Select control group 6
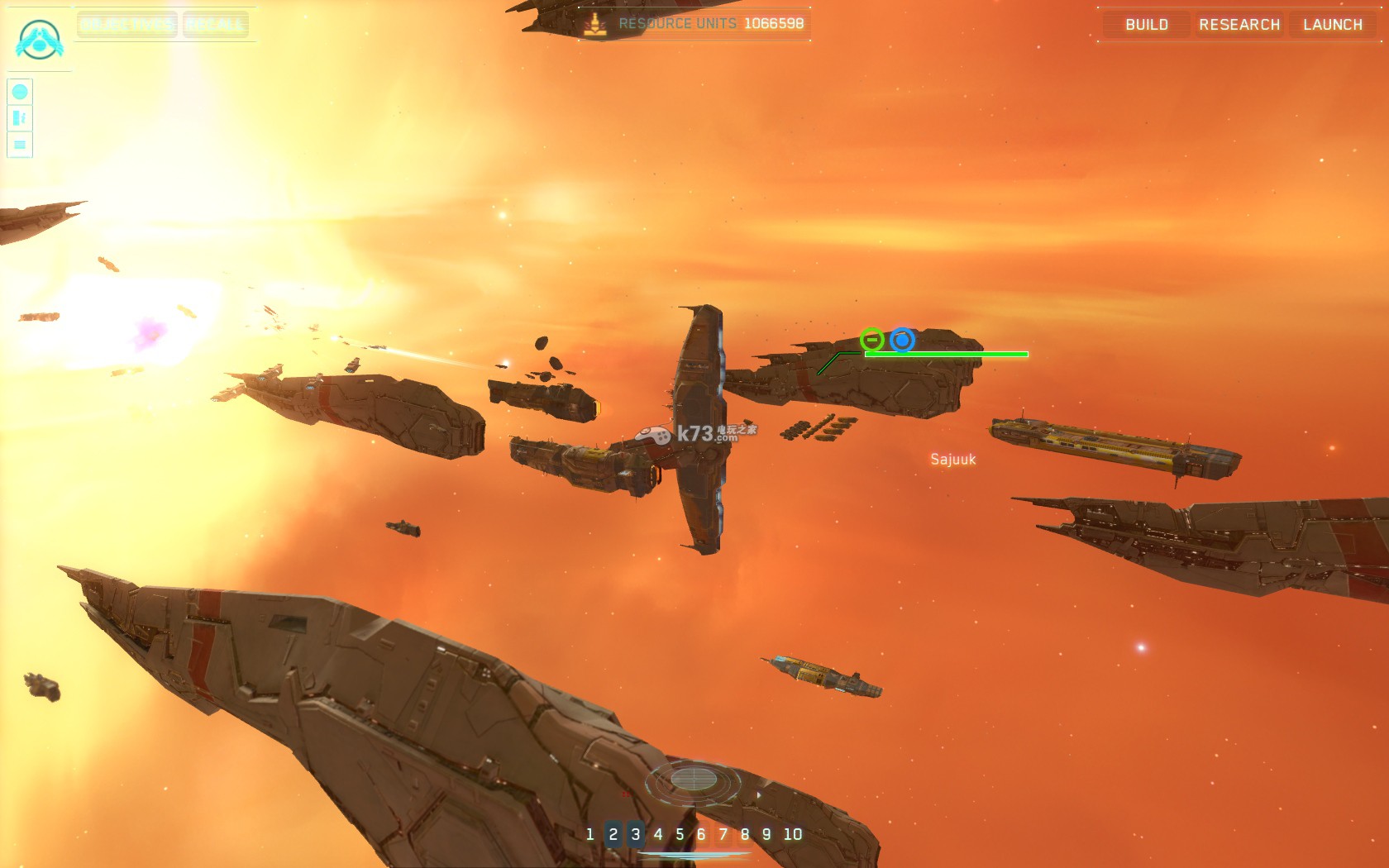This screenshot has height=868, width=1389. tap(701, 834)
